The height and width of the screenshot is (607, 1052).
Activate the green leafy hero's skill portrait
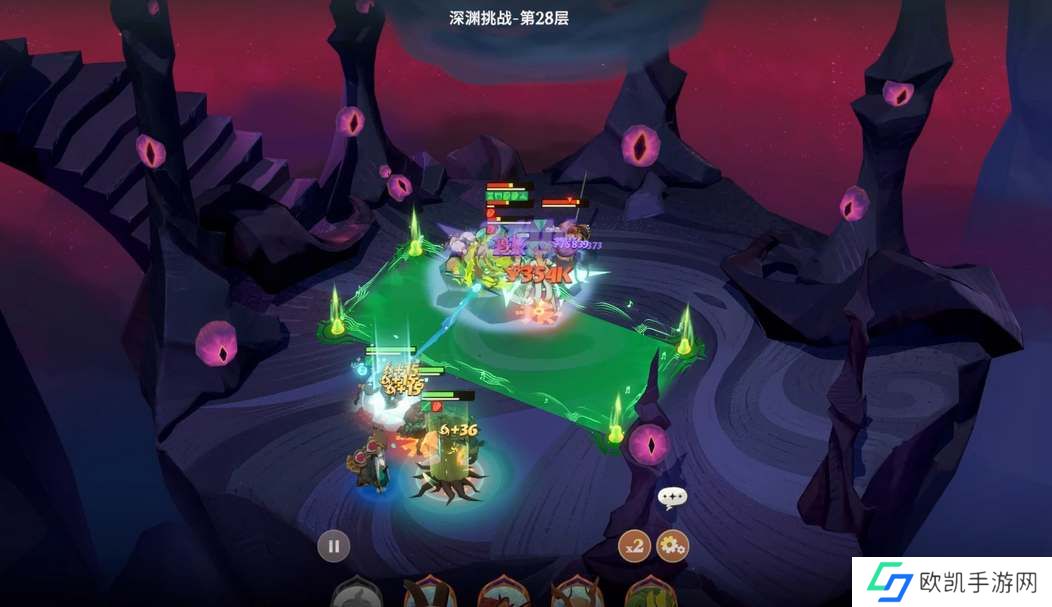651,594
